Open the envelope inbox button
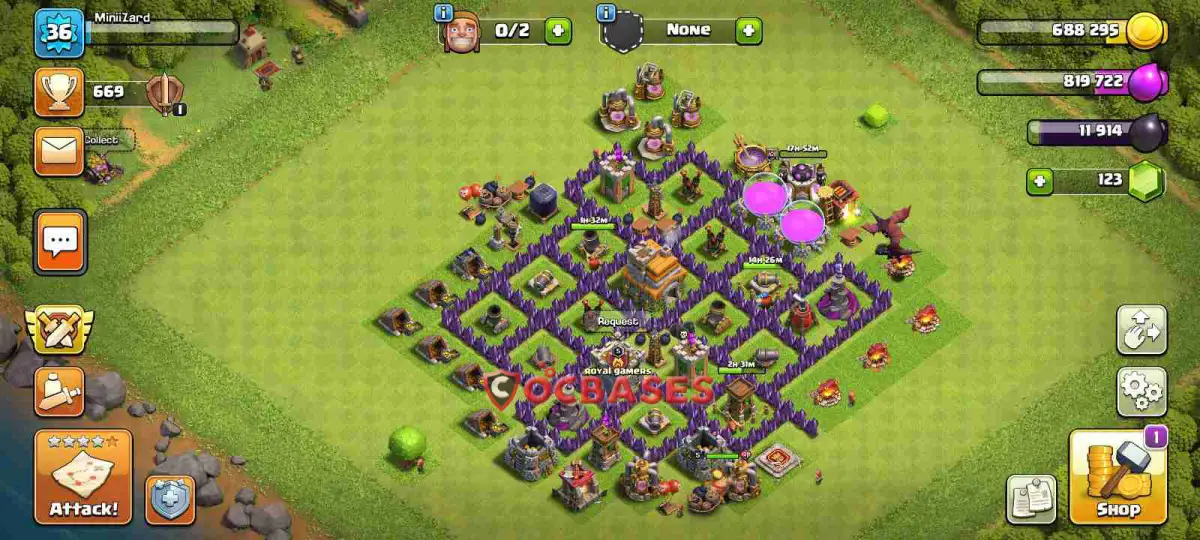Screen dimensions: 1200x540 point(59,151)
